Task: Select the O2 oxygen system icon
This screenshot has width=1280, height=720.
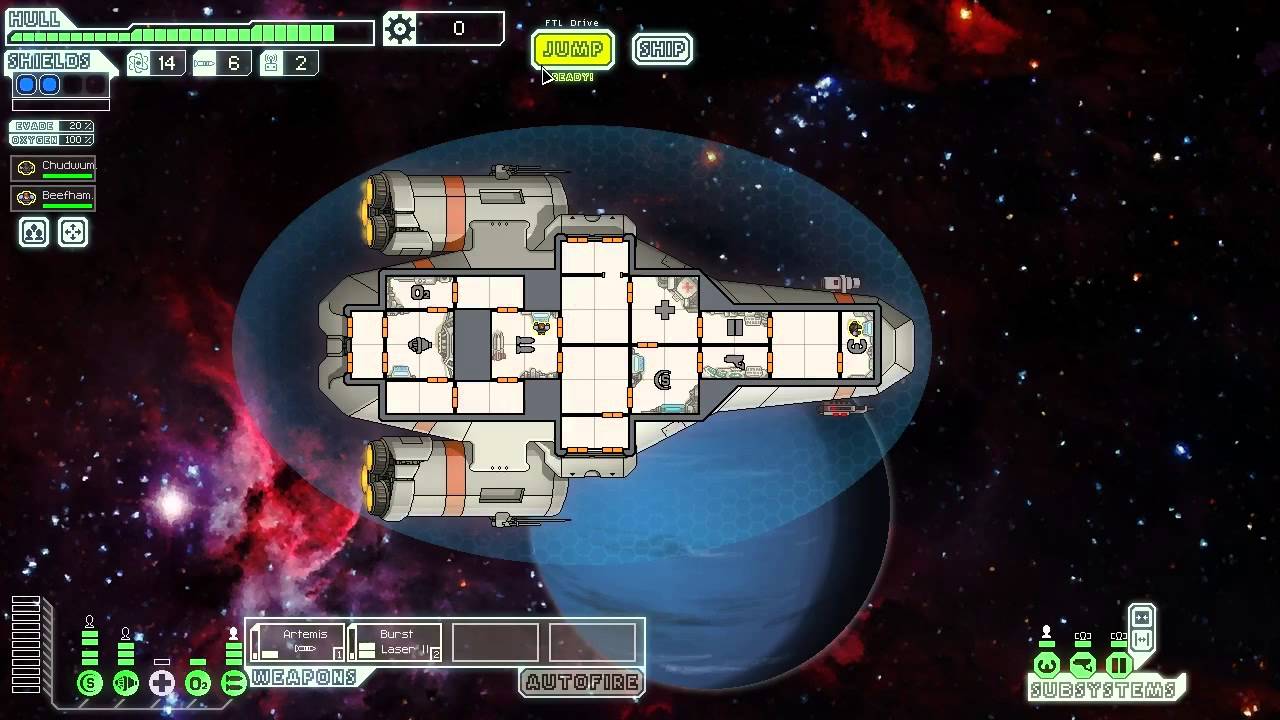Action: pos(197,683)
